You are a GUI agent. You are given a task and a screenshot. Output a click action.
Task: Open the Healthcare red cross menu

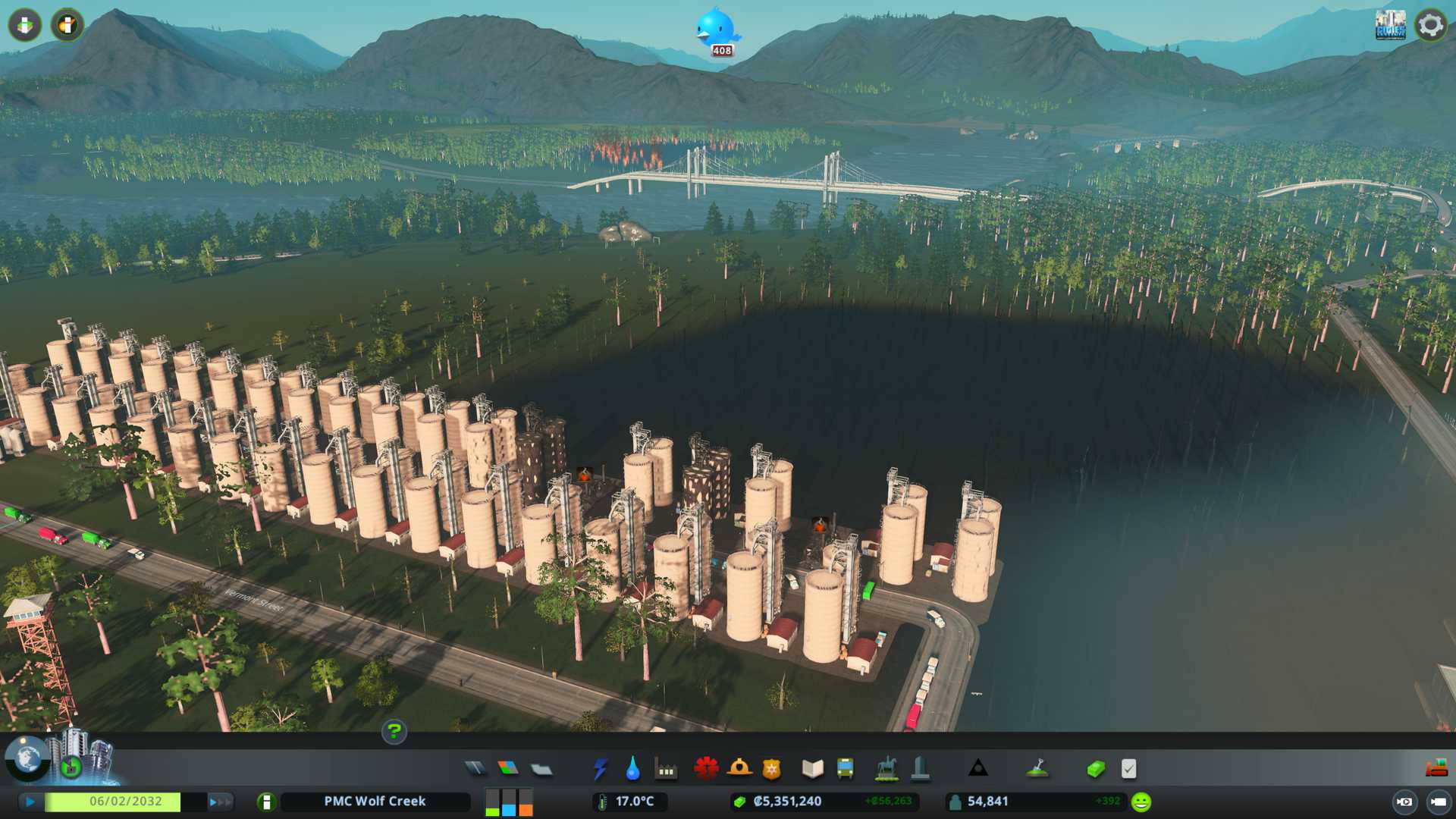pos(706,769)
